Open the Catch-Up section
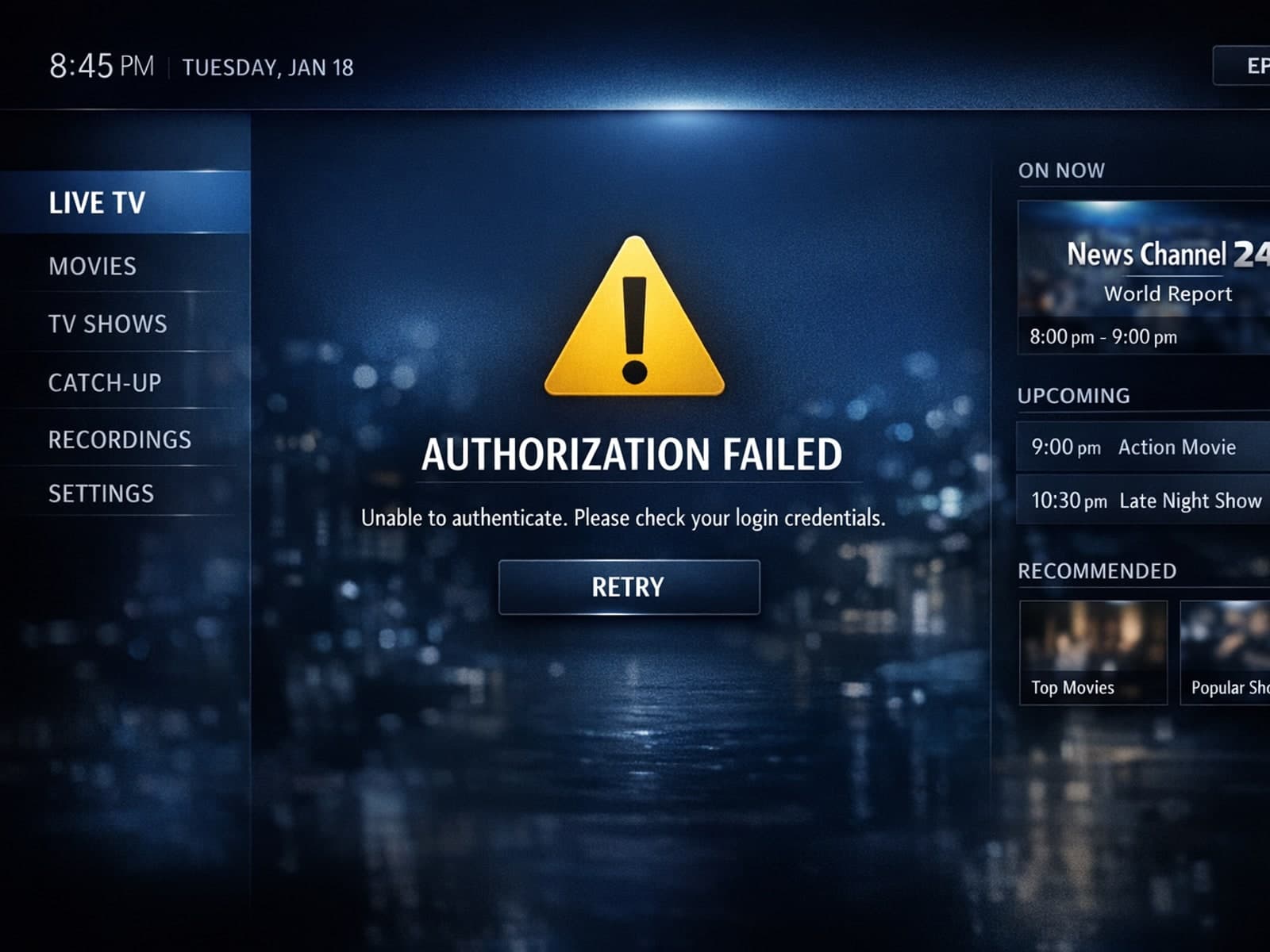Screen dimensions: 1270x952 pos(104,383)
